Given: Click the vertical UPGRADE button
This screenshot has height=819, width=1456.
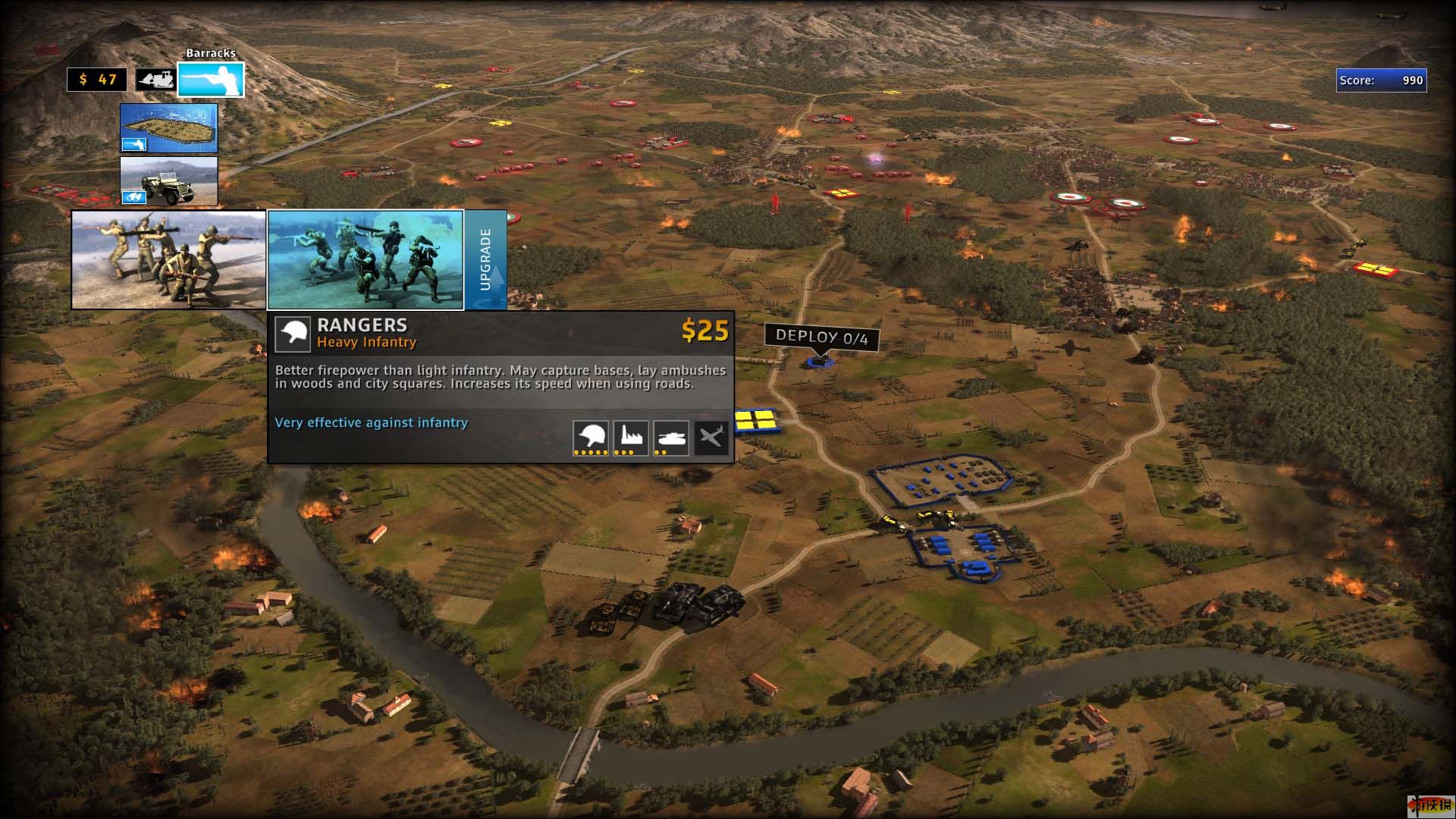Looking at the screenshot, I should tap(485, 260).
